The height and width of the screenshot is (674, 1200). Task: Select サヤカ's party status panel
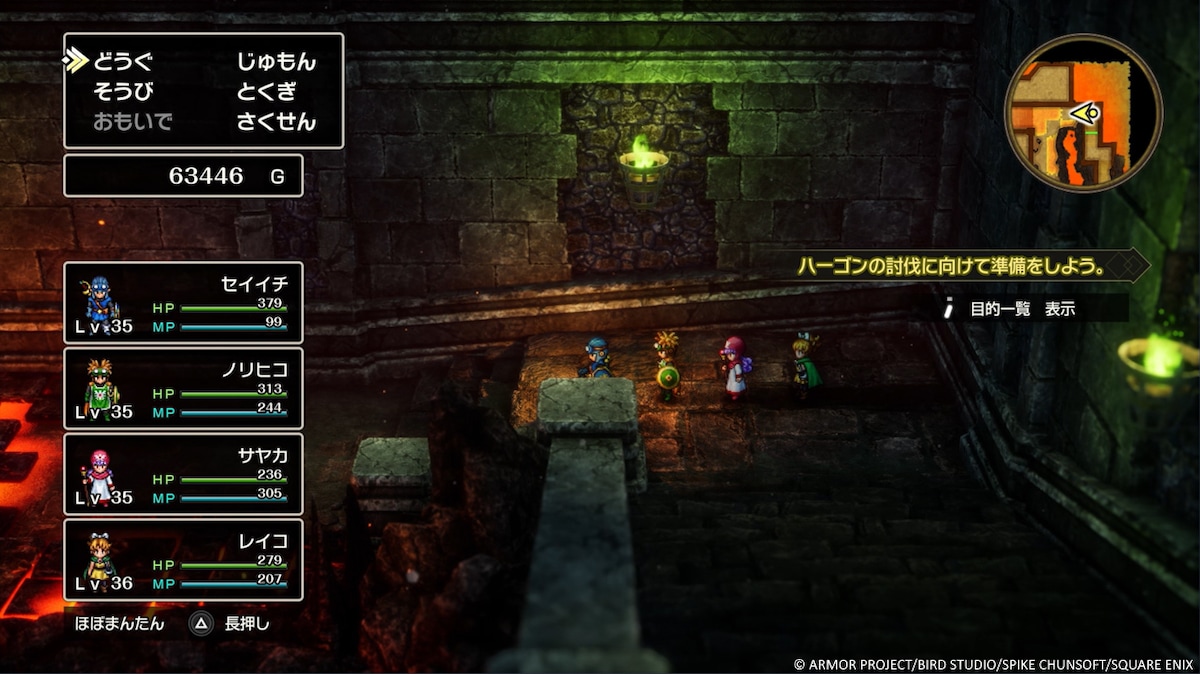(183, 473)
